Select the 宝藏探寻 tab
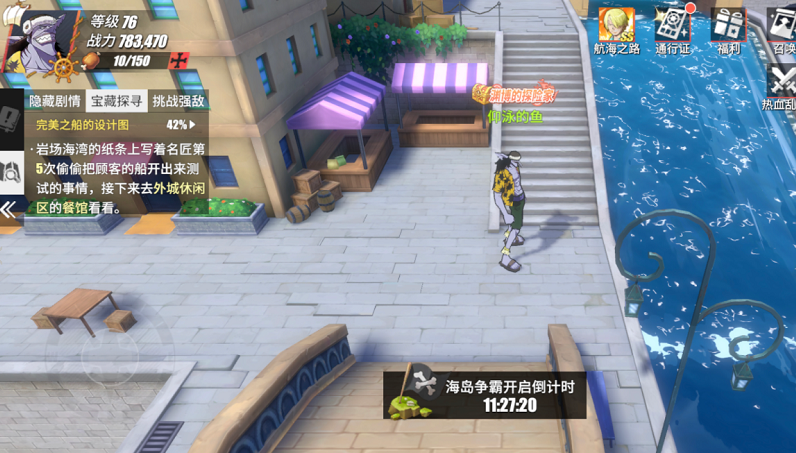Screen dimensions: 796x453 pos(118,100)
